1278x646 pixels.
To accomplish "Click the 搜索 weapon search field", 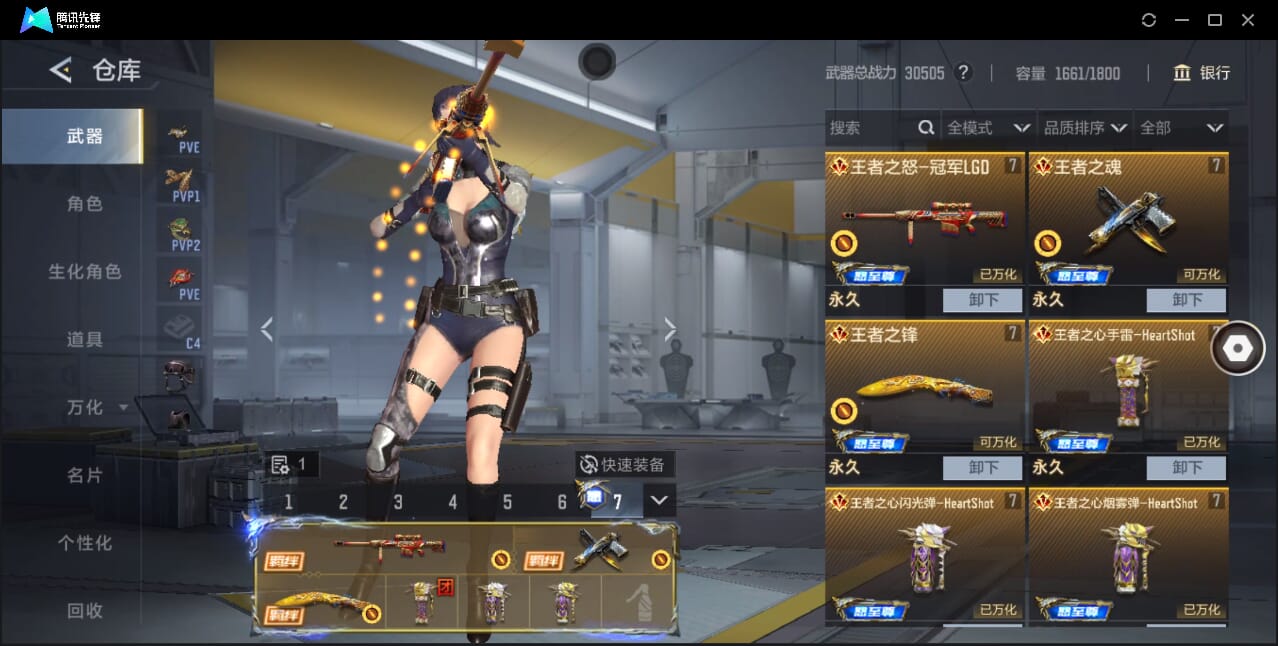I will tap(870, 128).
